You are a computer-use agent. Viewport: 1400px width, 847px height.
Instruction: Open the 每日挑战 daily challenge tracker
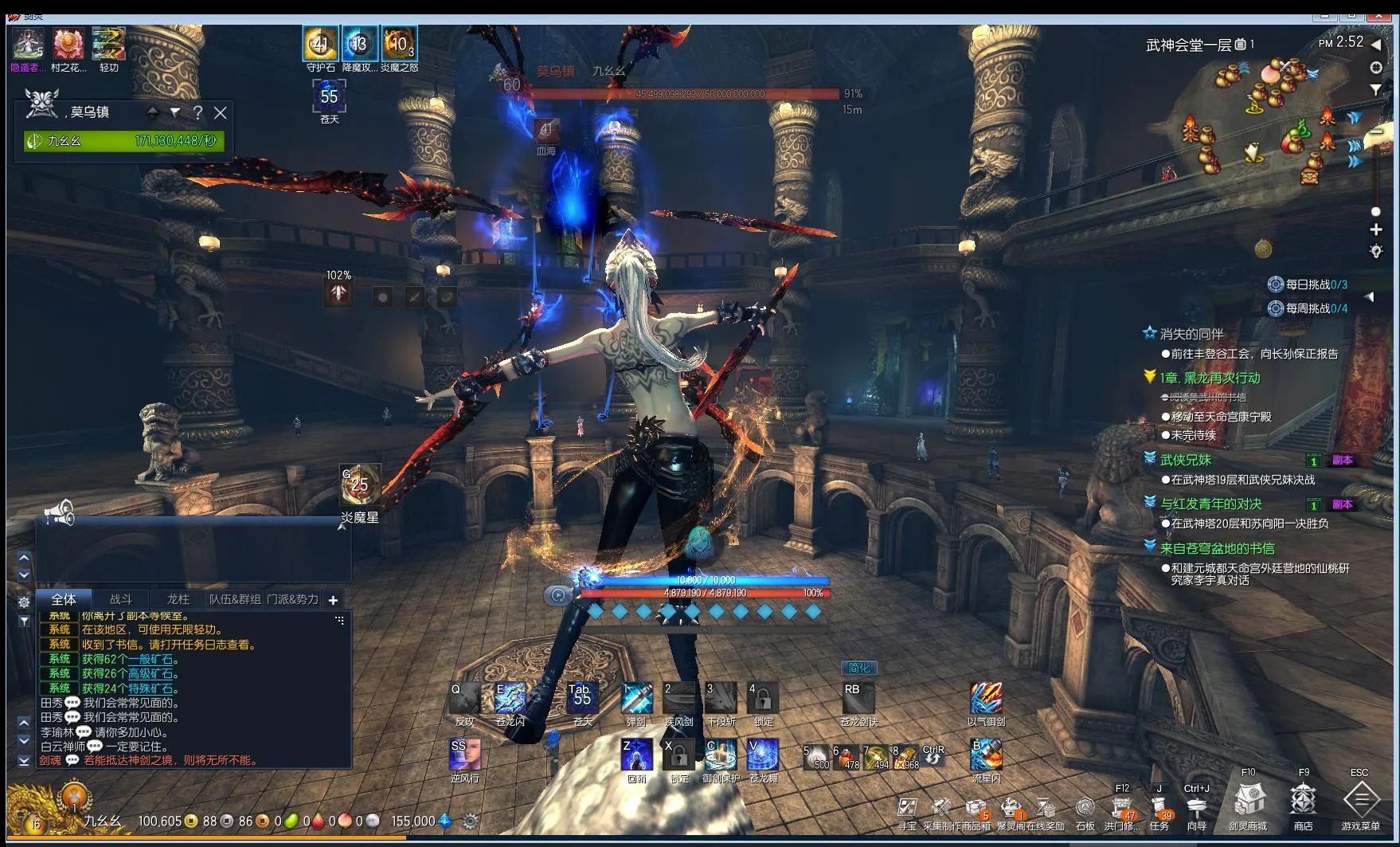1308,284
